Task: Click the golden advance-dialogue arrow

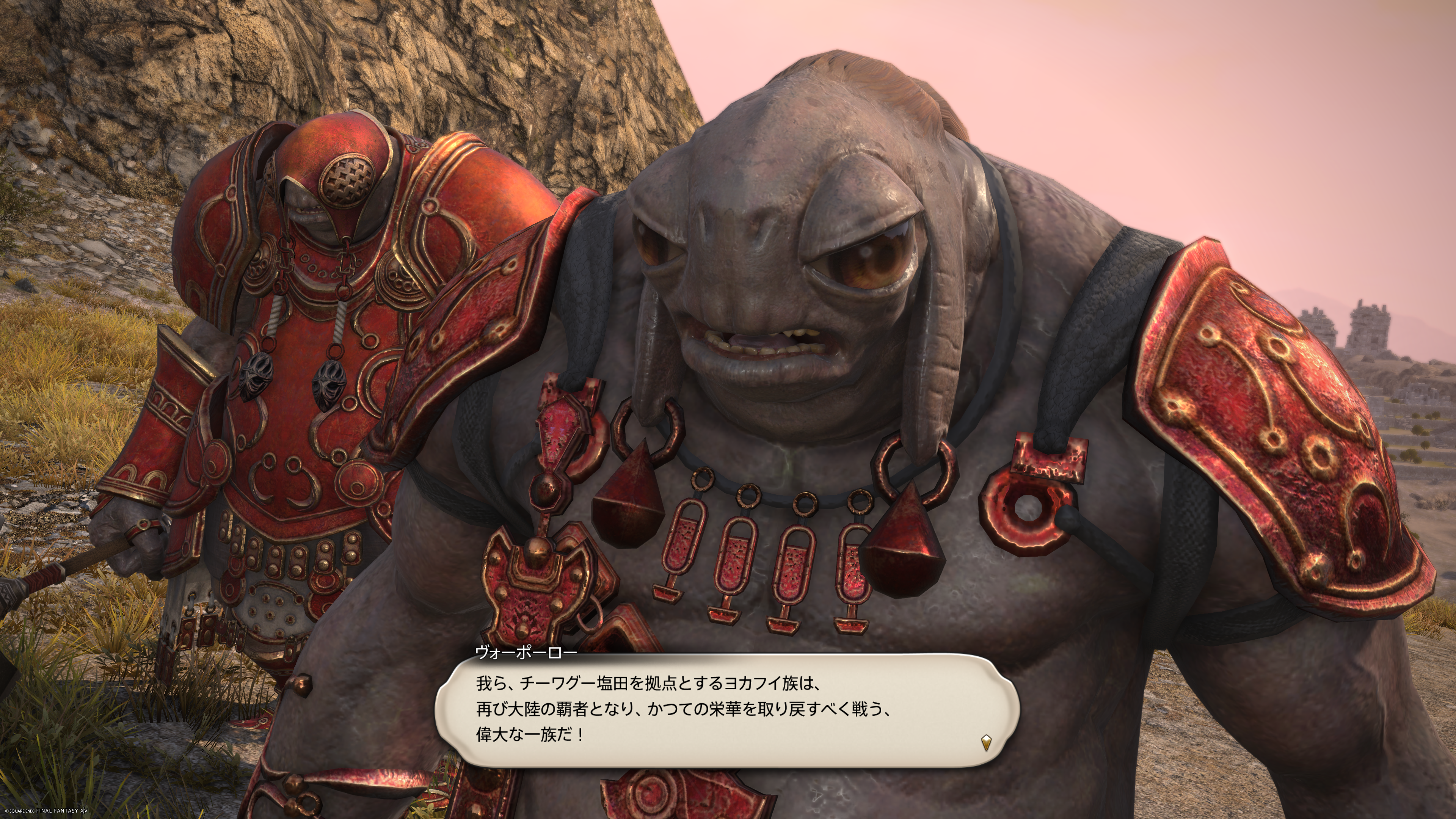Action: pyautogui.click(x=986, y=742)
